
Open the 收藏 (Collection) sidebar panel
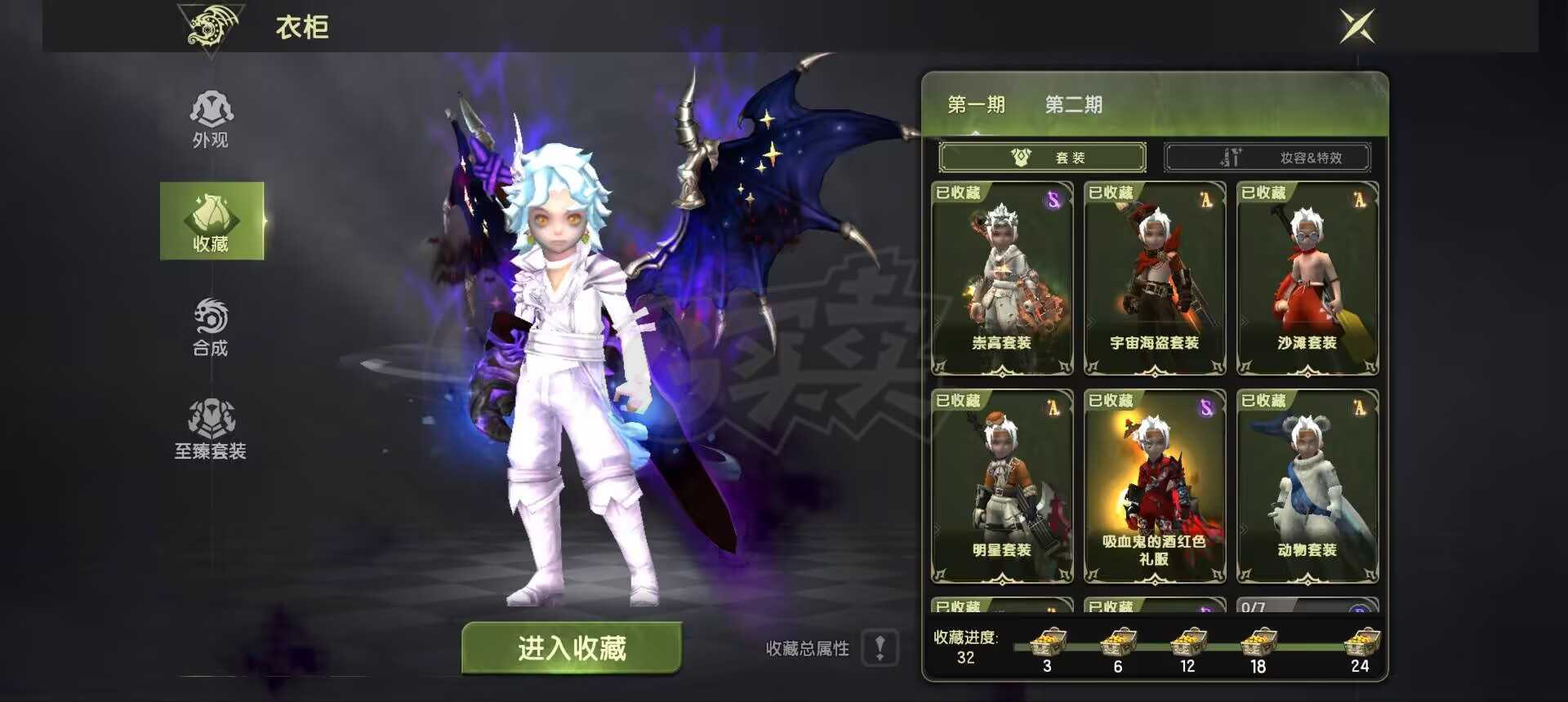pyautogui.click(x=211, y=220)
